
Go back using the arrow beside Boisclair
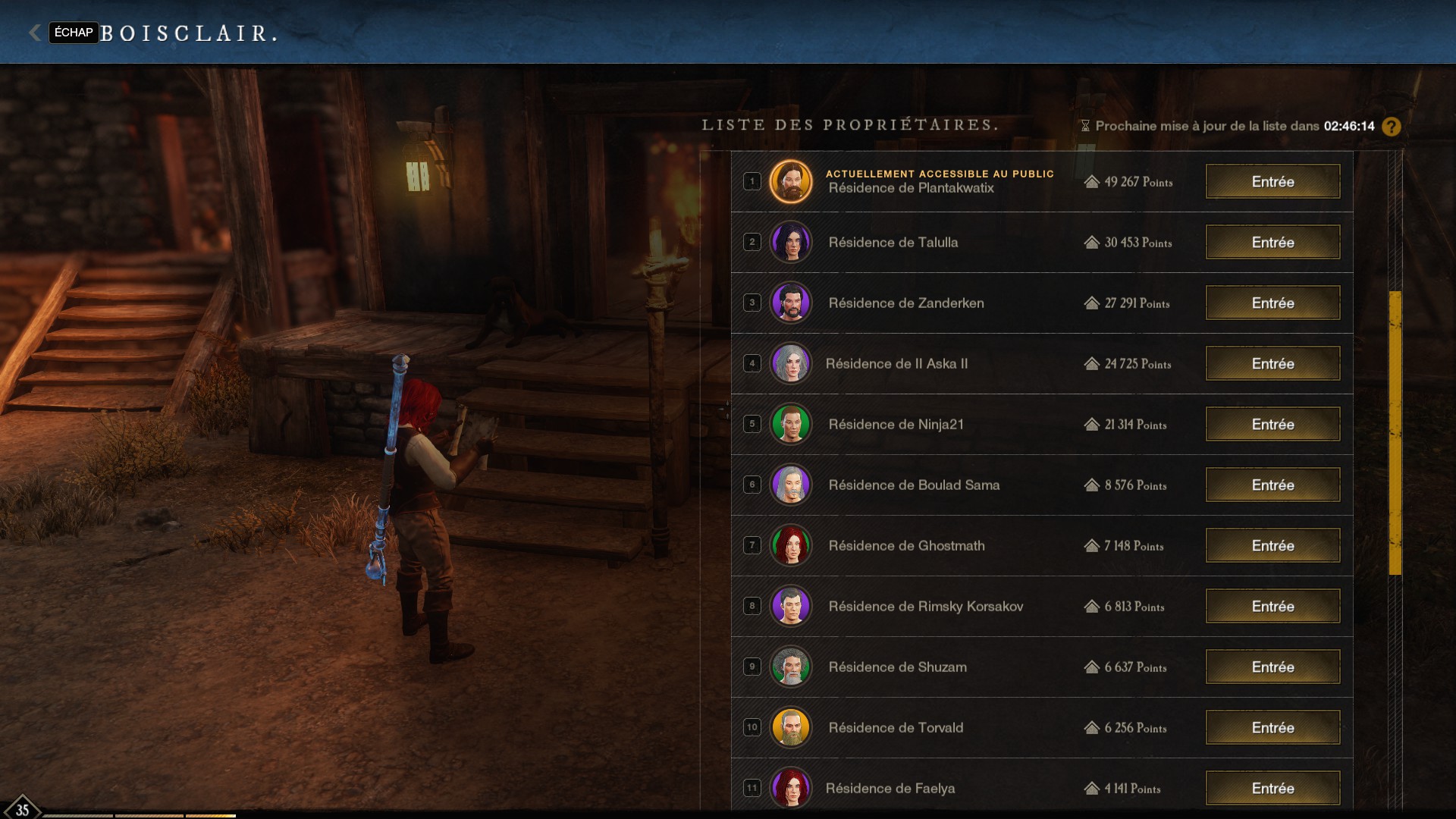(35, 33)
